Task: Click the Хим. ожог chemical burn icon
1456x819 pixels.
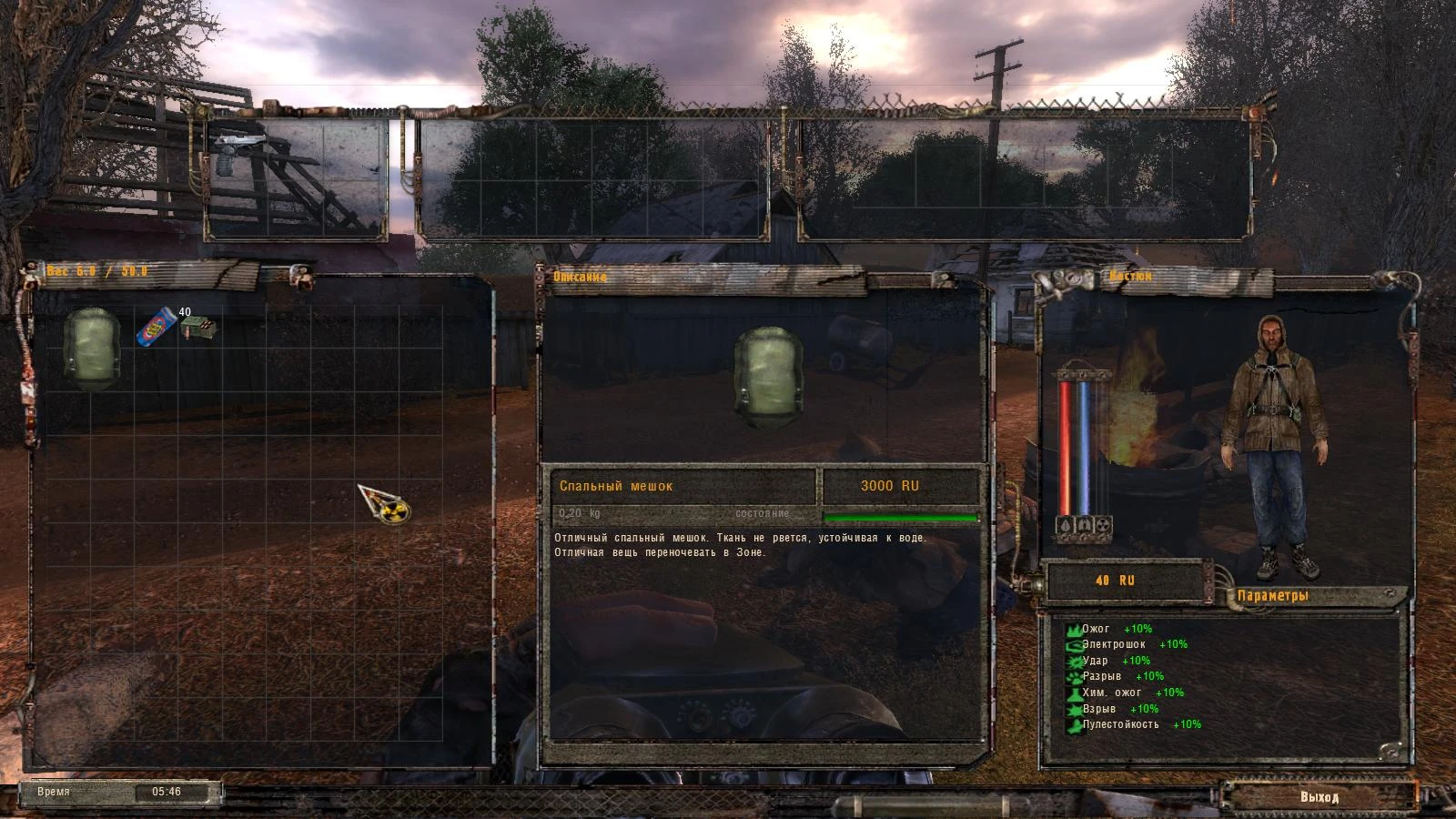Action: tap(1073, 693)
